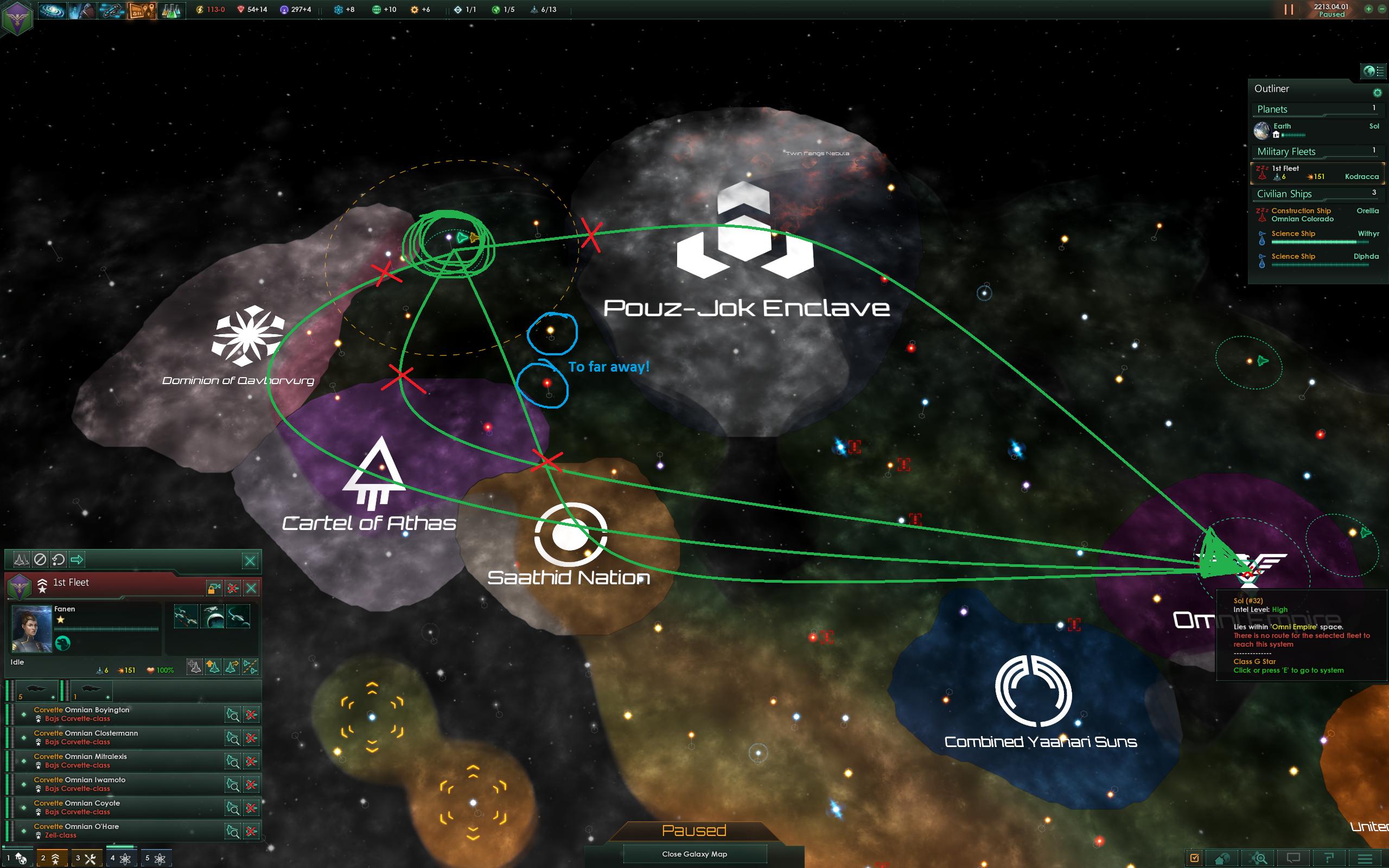Open the chat speech bubble button

pyautogui.click(x=1294, y=858)
